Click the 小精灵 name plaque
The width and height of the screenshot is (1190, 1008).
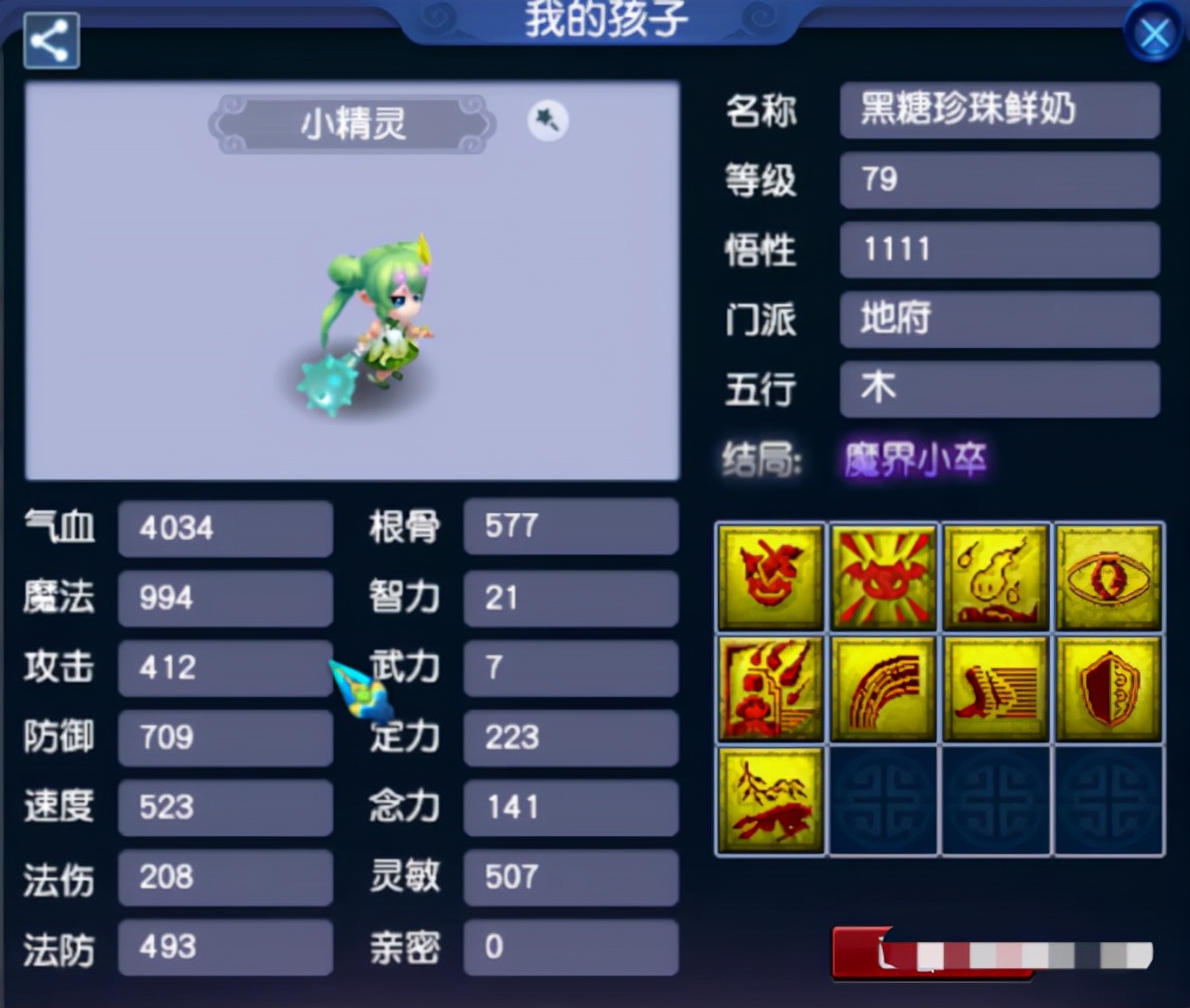(x=353, y=124)
